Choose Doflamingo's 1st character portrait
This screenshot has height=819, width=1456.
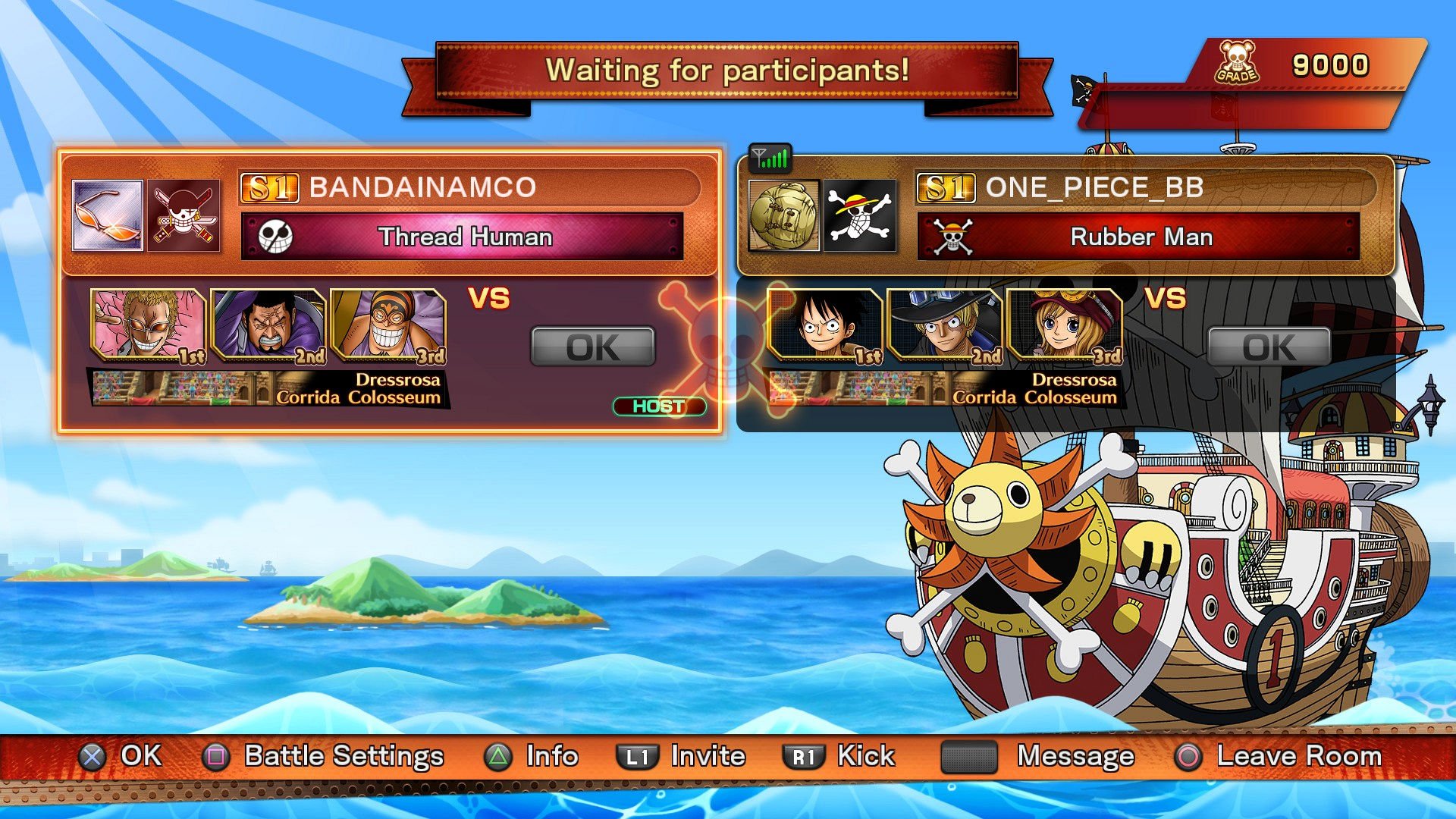pyautogui.click(x=148, y=325)
